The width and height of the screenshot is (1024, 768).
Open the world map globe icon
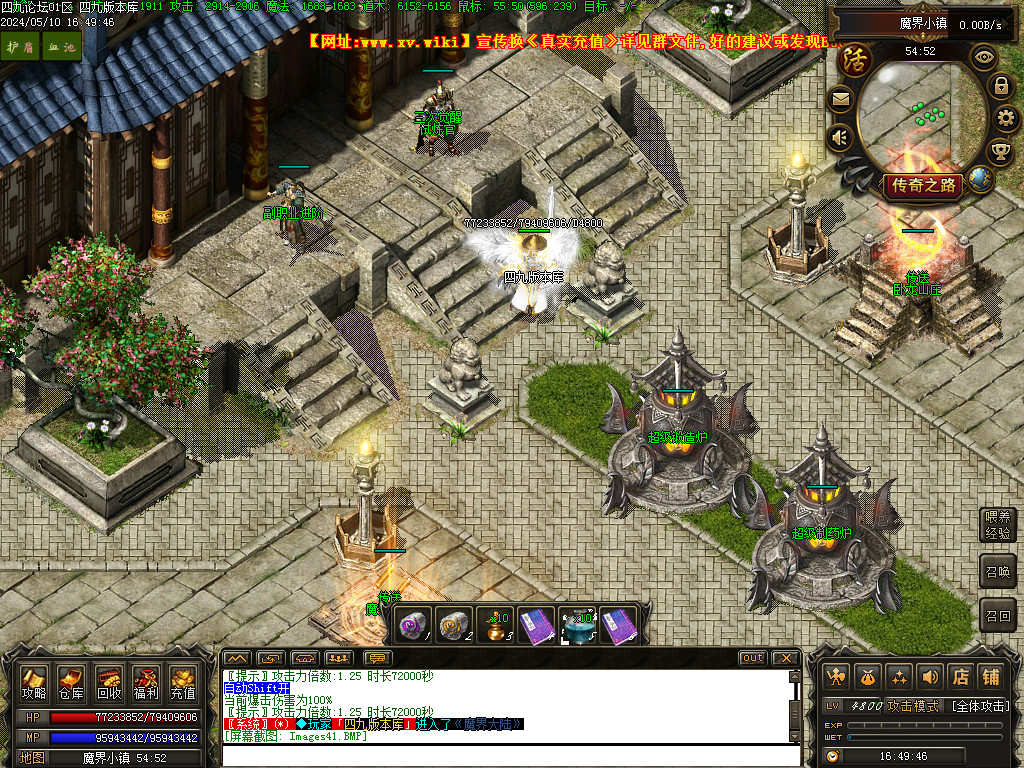(x=981, y=180)
